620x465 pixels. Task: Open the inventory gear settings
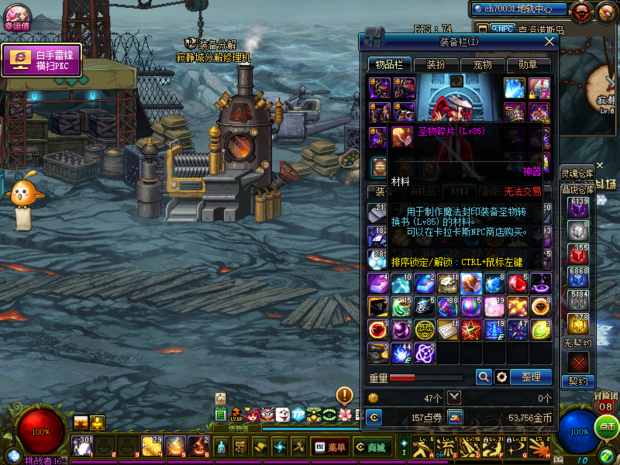[x=501, y=377]
